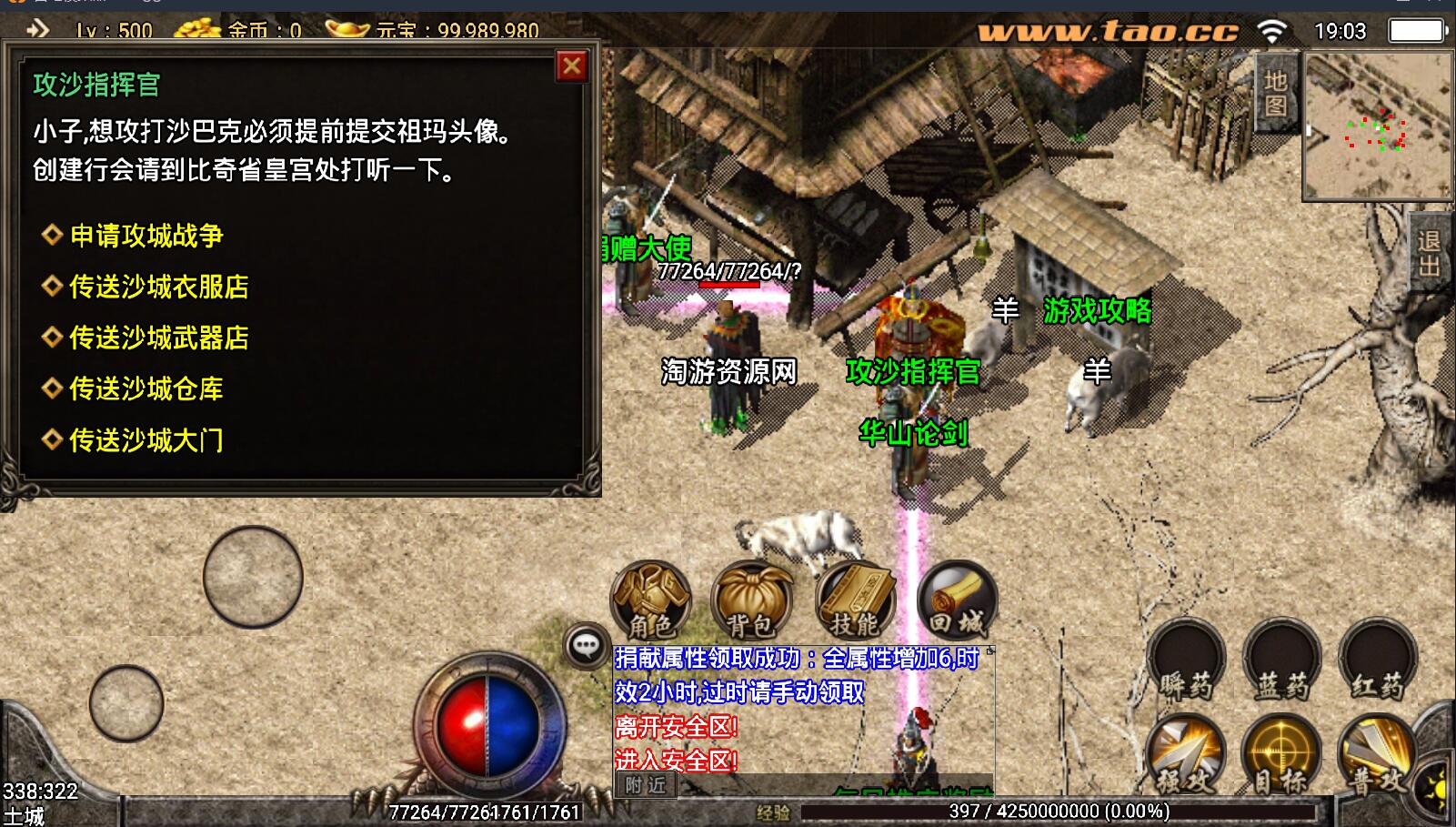This screenshot has width=1456, height=827.
Task: Switch to the 附近 nearby chat tab
Action: (646, 785)
